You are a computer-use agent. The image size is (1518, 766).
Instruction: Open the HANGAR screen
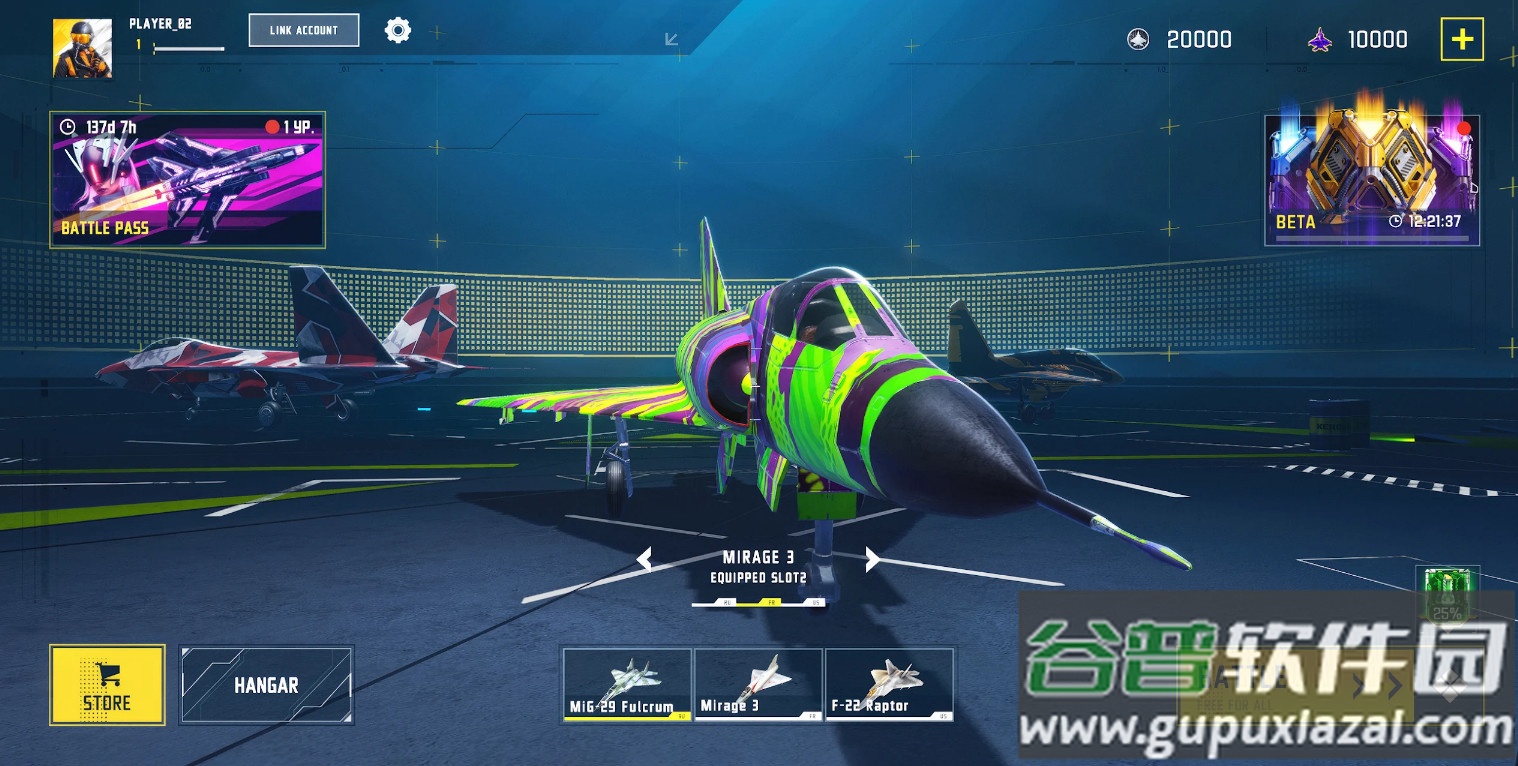tap(266, 686)
